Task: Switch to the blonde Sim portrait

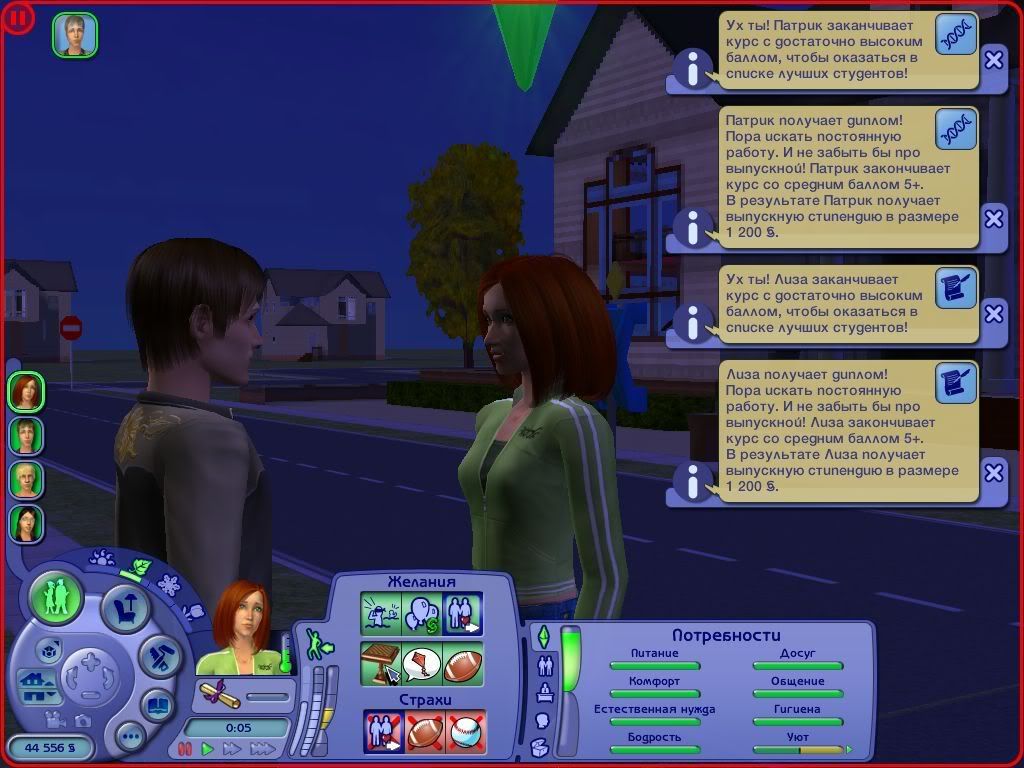Action: tap(26, 479)
